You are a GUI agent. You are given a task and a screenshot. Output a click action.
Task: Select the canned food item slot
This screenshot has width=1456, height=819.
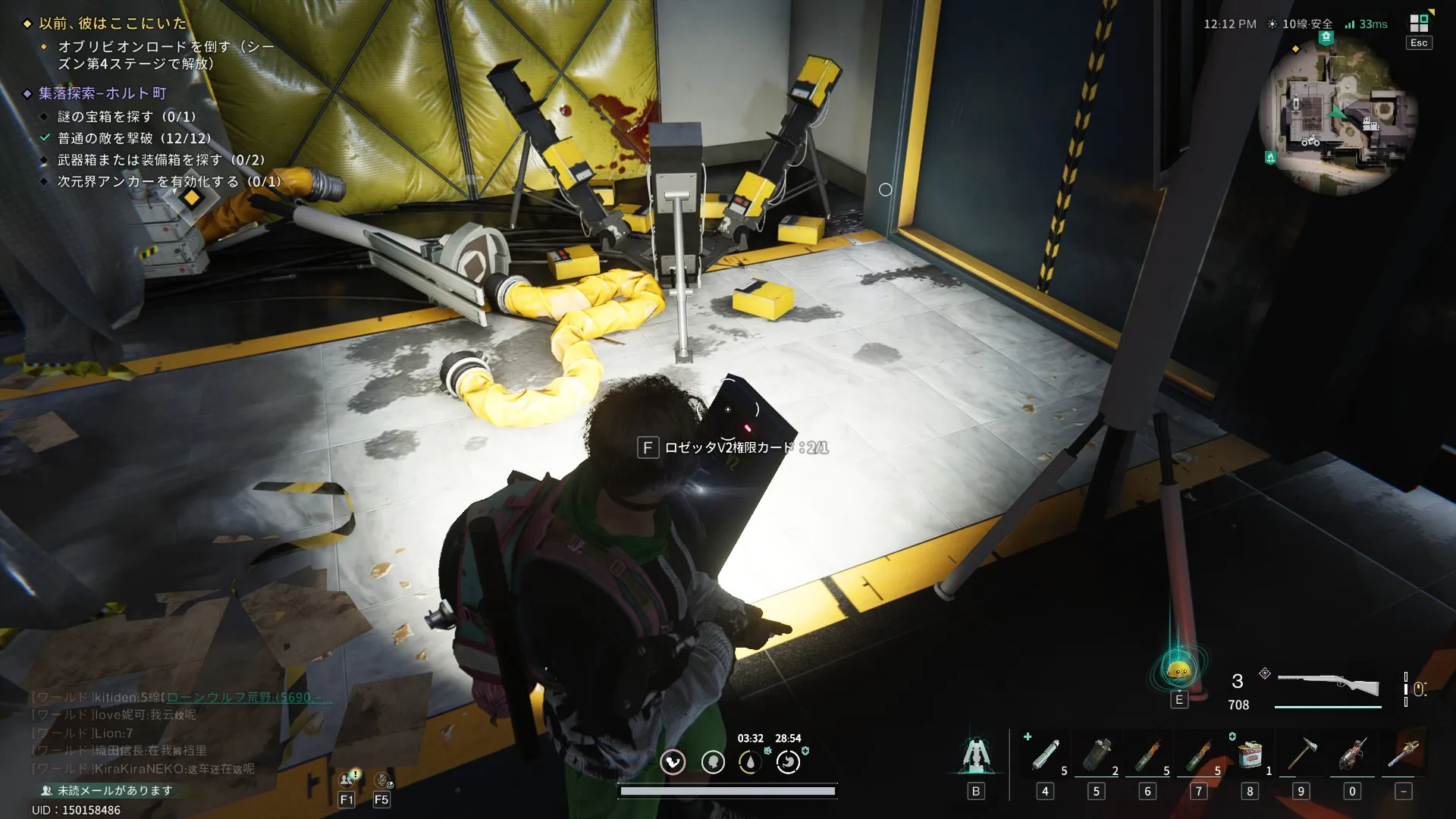click(x=1250, y=755)
